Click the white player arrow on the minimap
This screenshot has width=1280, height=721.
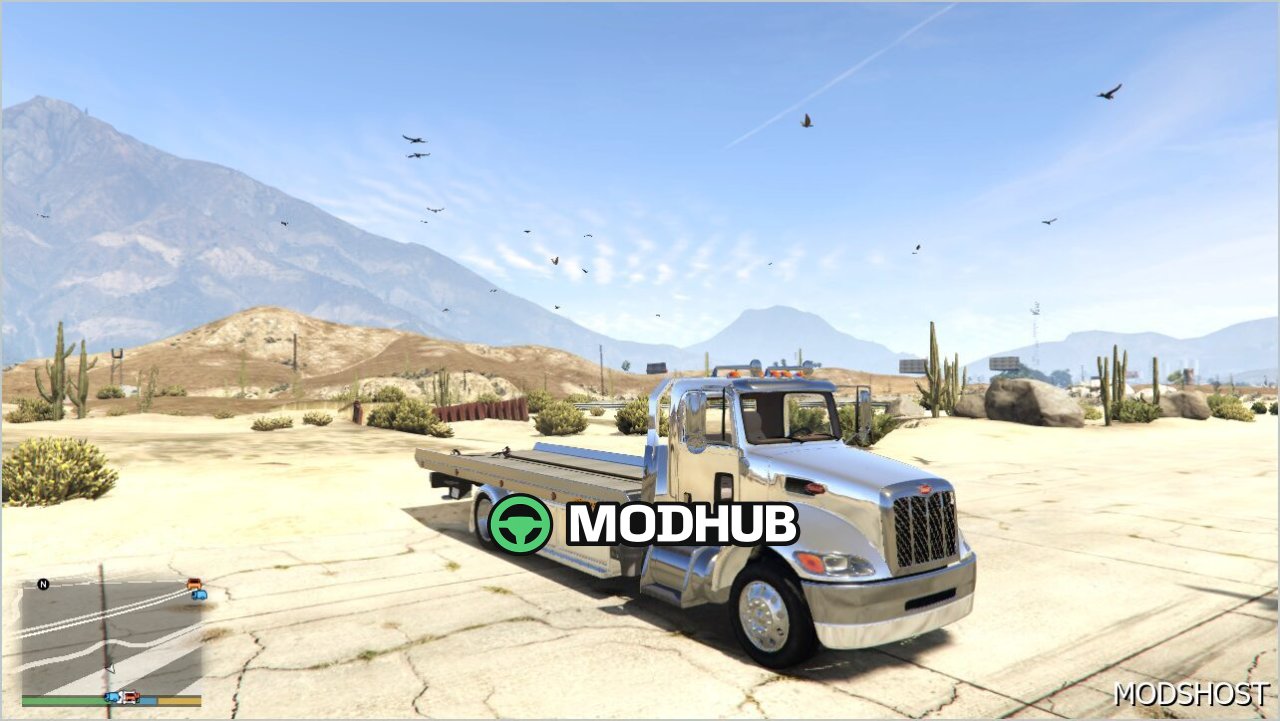(111, 668)
